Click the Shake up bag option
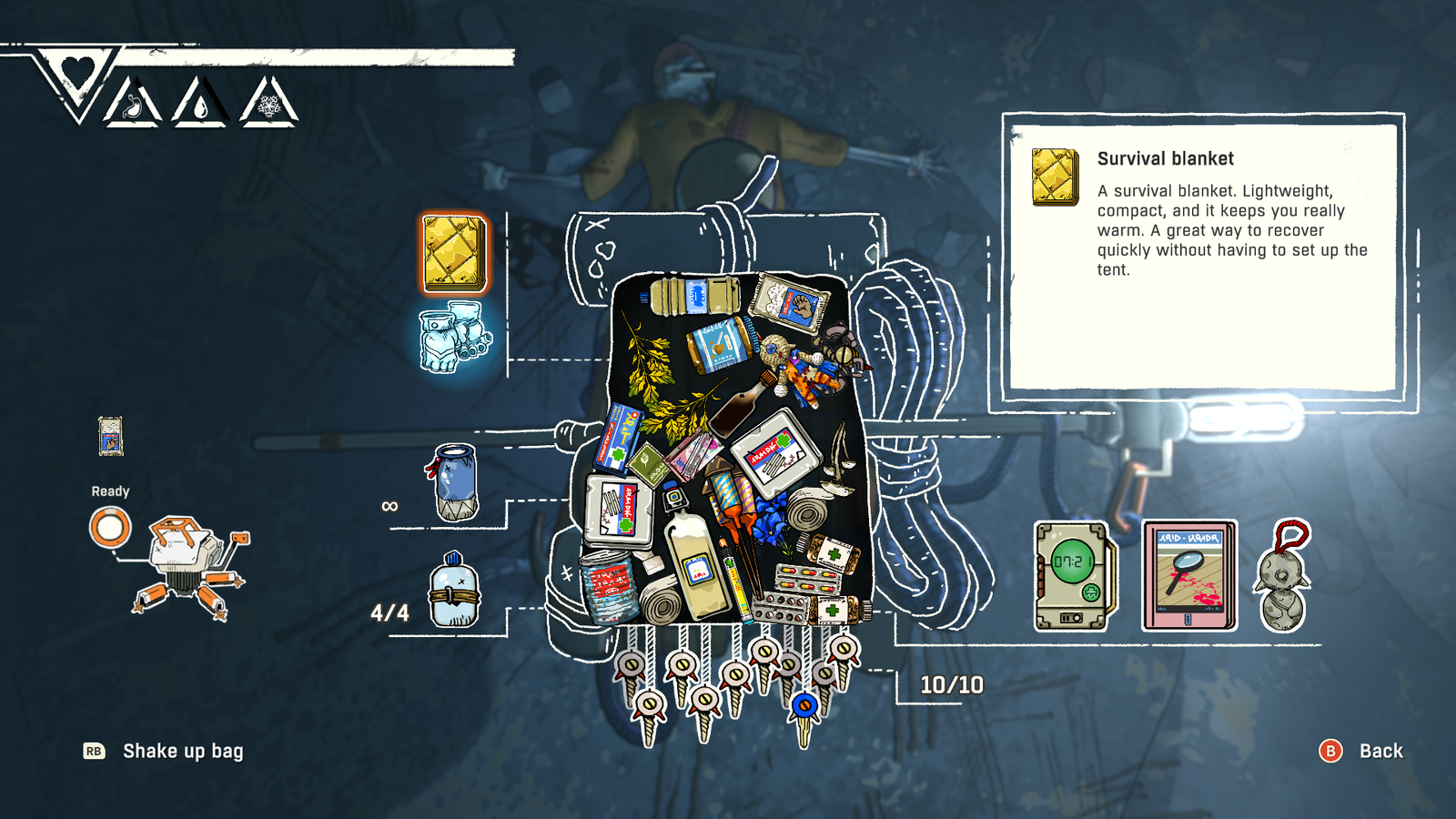Image resolution: width=1456 pixels, height=819 pixels. coord(182,751)
